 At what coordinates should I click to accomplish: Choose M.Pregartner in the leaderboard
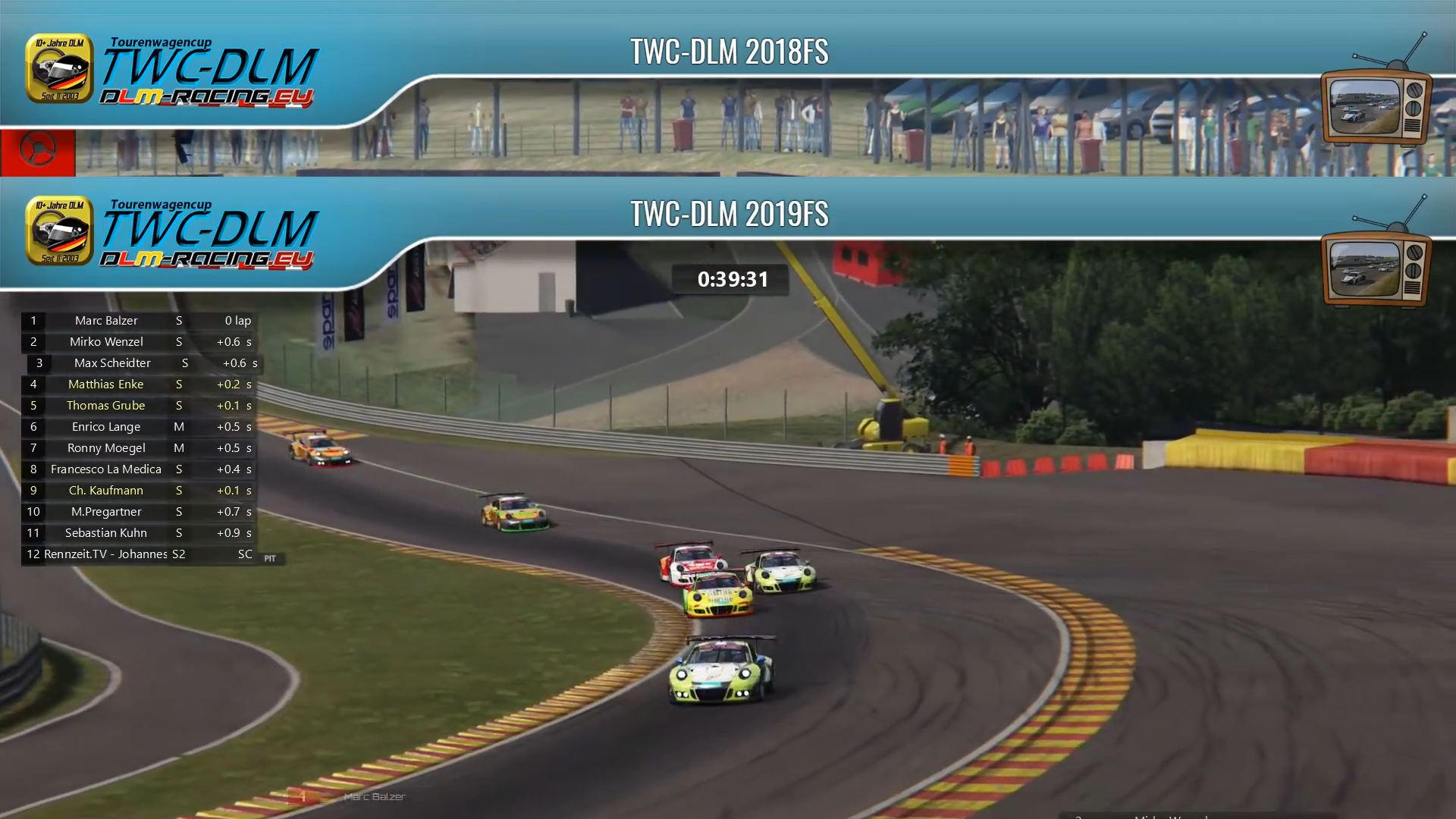pos(106,512)
